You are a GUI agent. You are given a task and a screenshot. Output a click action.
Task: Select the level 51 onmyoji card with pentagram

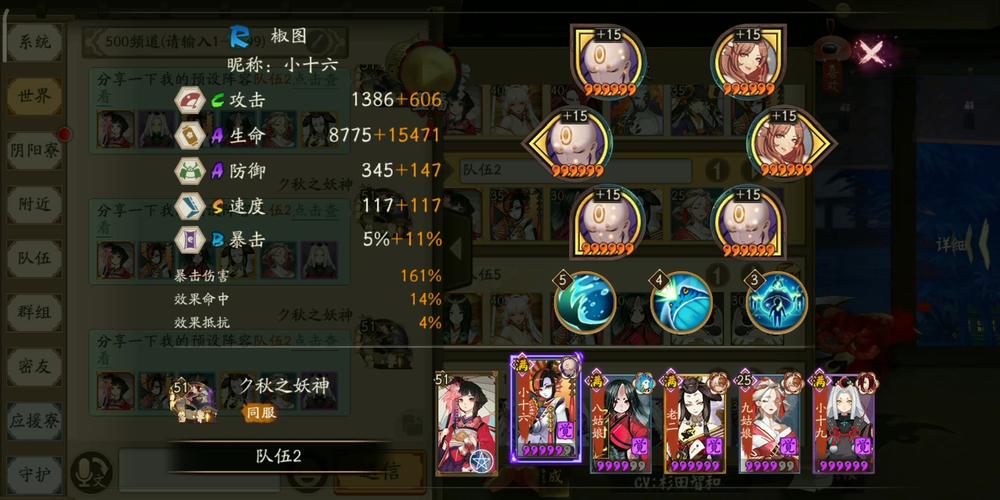click(x=466, y=422)
